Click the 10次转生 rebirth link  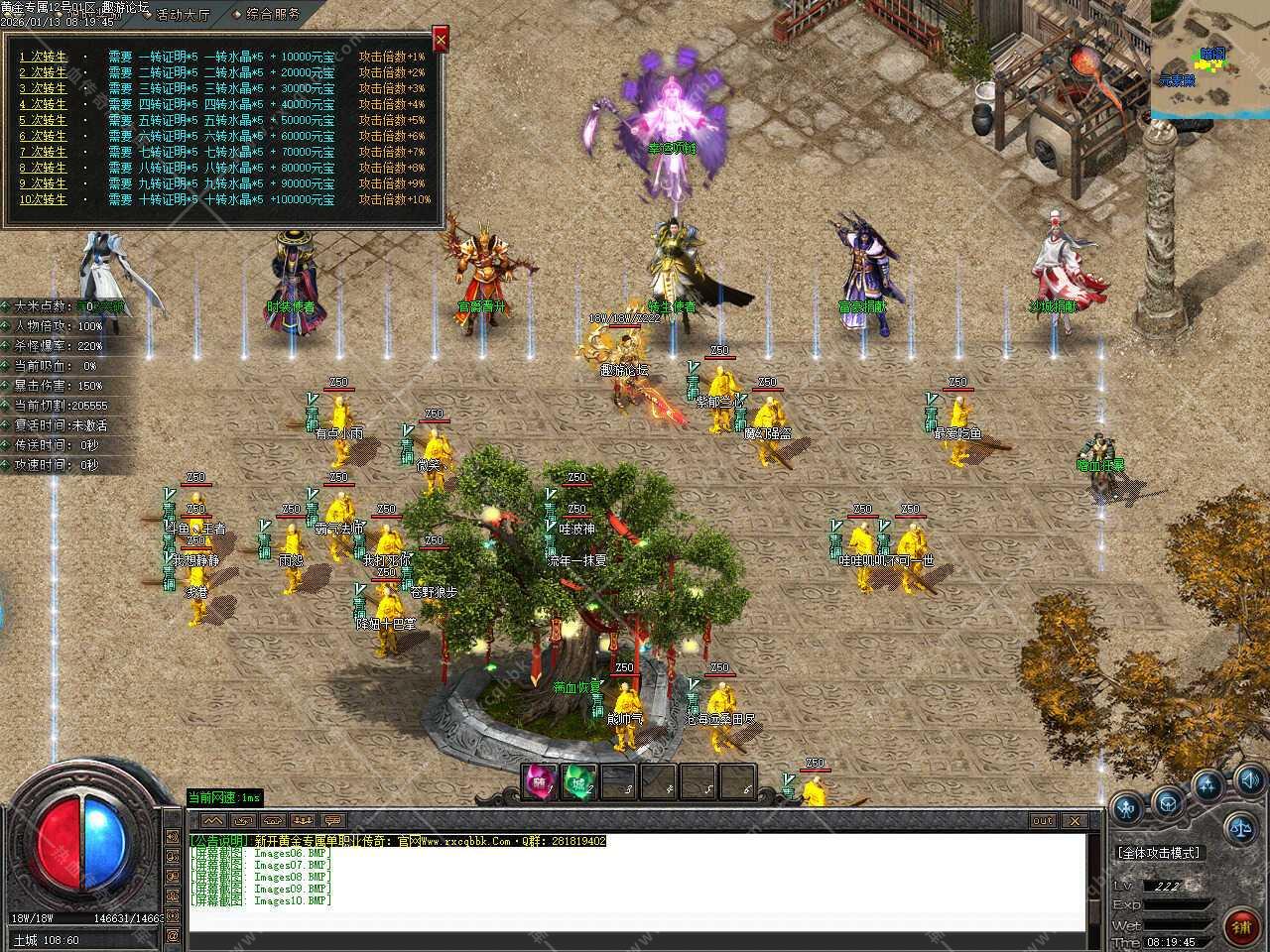(x=44, y=199)
